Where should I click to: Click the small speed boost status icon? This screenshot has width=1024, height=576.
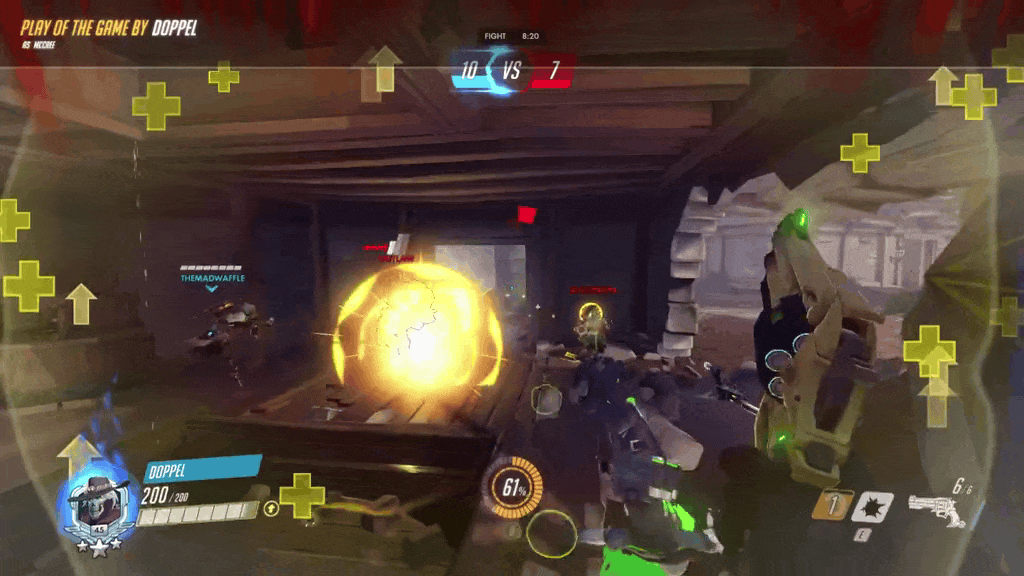coord(271,509)
